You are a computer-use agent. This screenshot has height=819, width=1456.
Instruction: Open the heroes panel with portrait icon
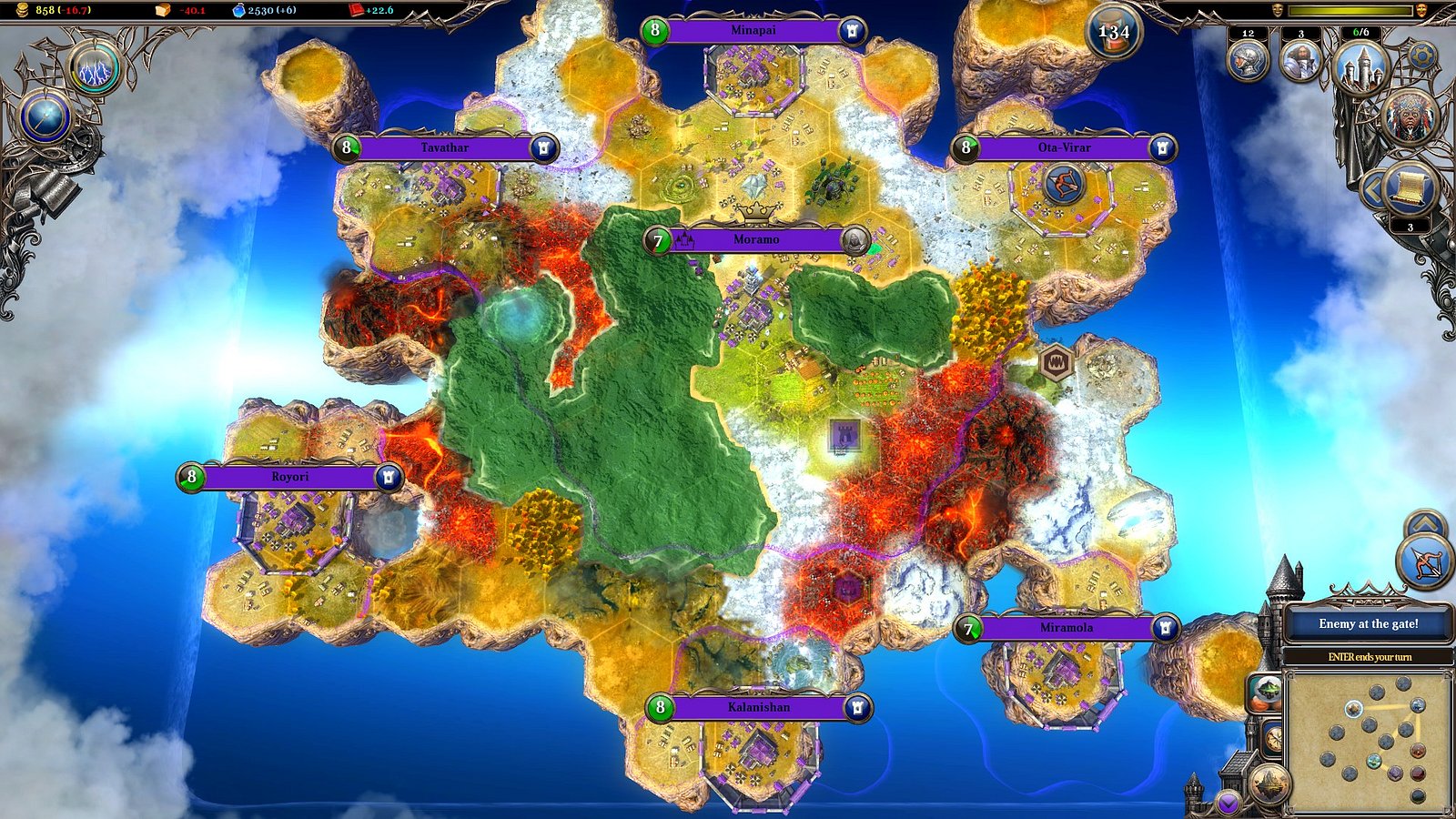[x=1299, y=59]
